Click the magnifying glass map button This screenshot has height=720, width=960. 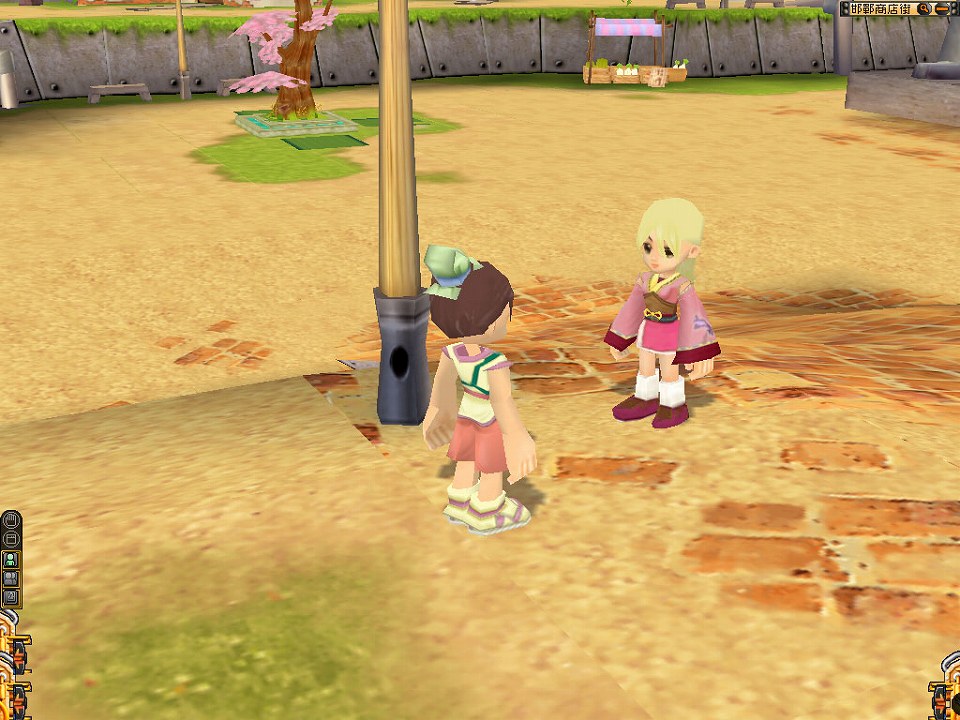tap(923, 9)
